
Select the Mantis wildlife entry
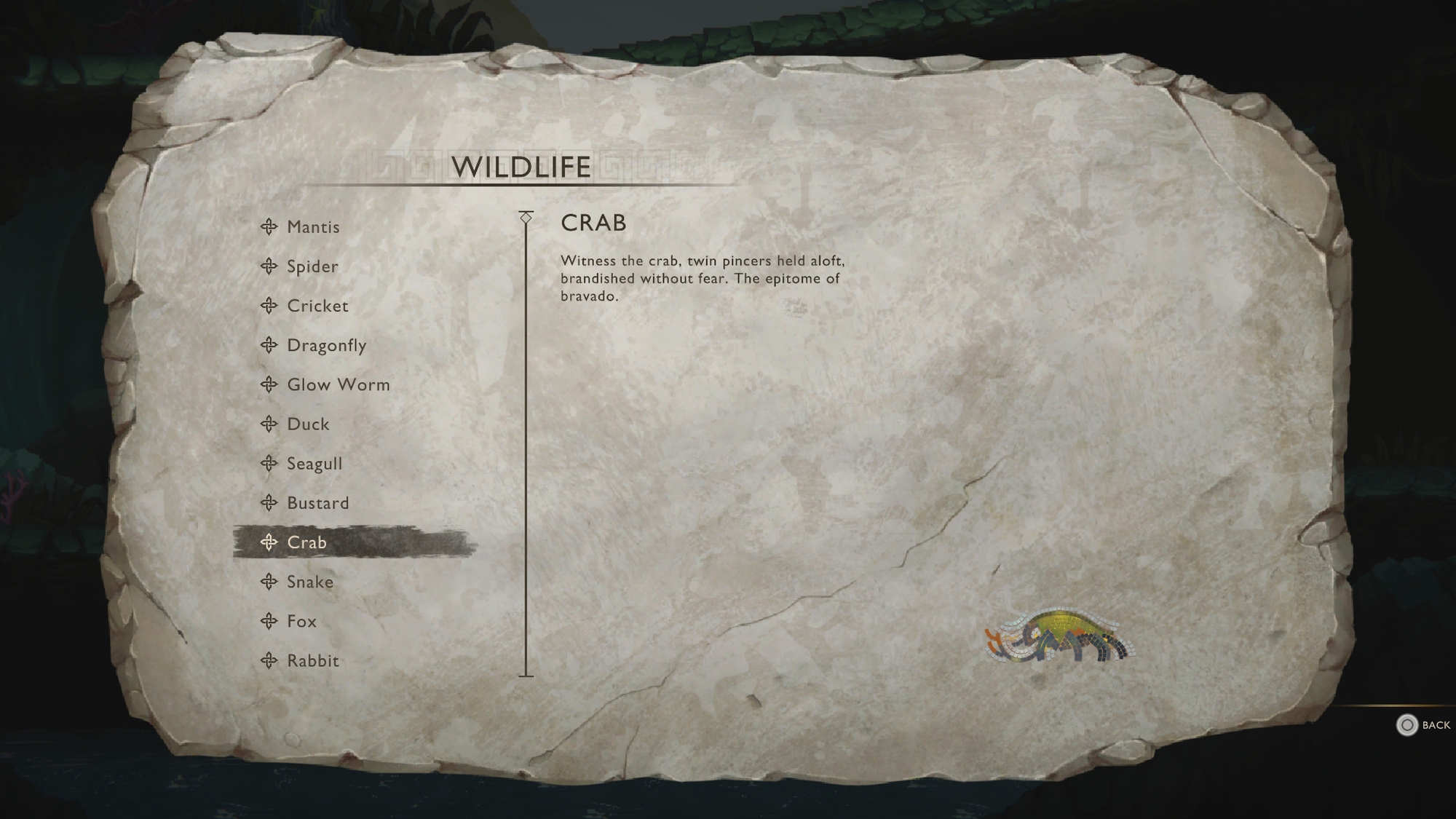(313, 227)
